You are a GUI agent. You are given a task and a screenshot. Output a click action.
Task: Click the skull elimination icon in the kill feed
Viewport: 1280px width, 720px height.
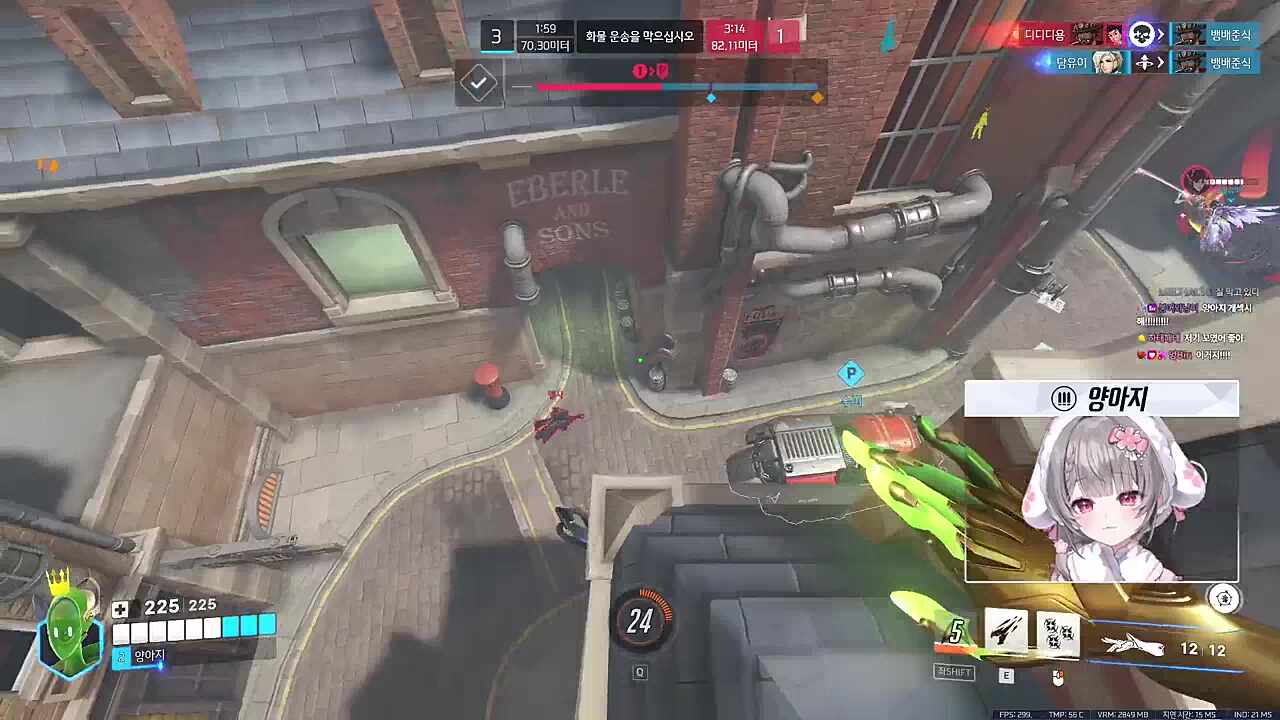pos(1142,35)
